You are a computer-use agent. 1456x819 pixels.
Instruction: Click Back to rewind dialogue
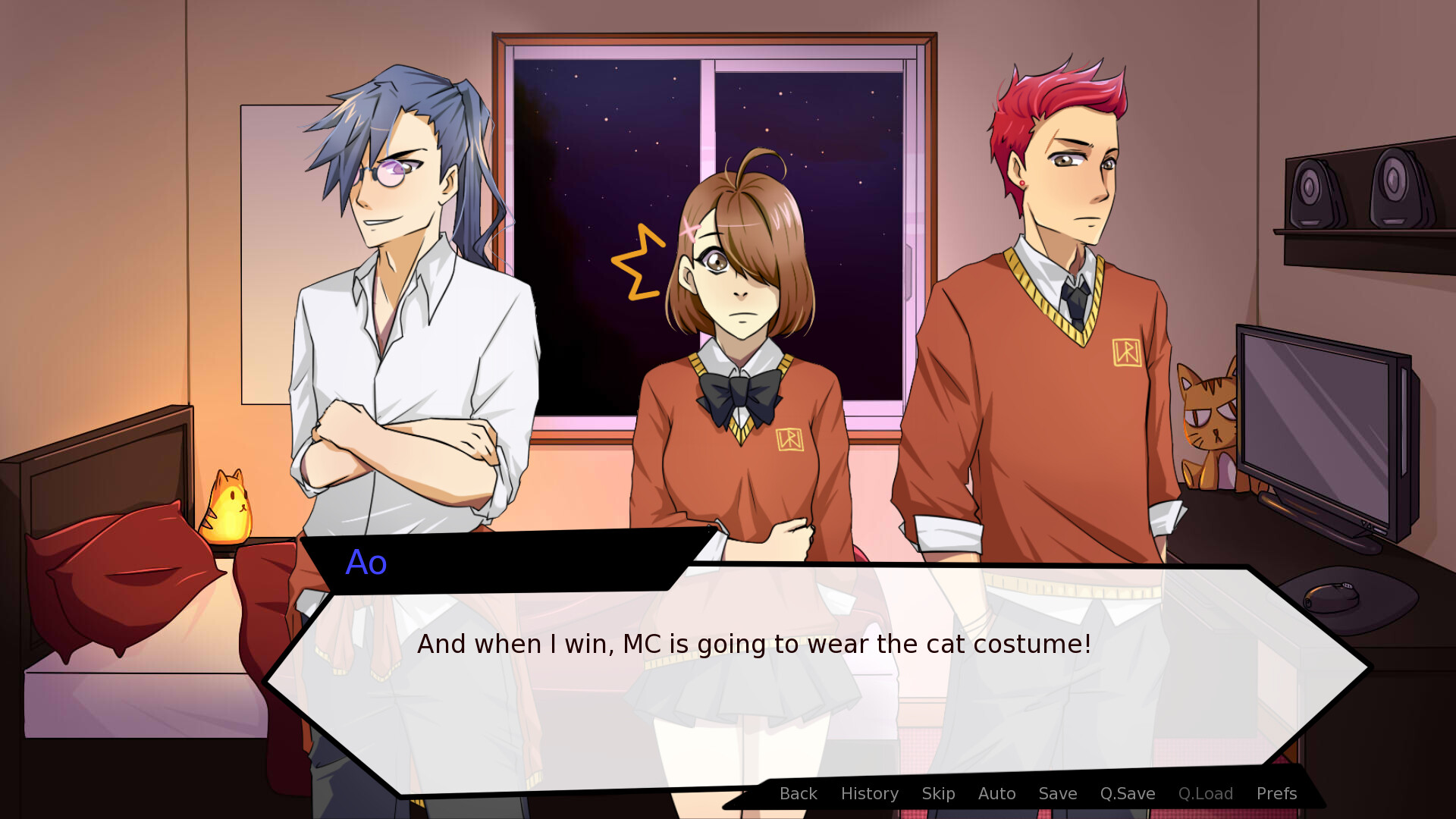pos(798,793)
